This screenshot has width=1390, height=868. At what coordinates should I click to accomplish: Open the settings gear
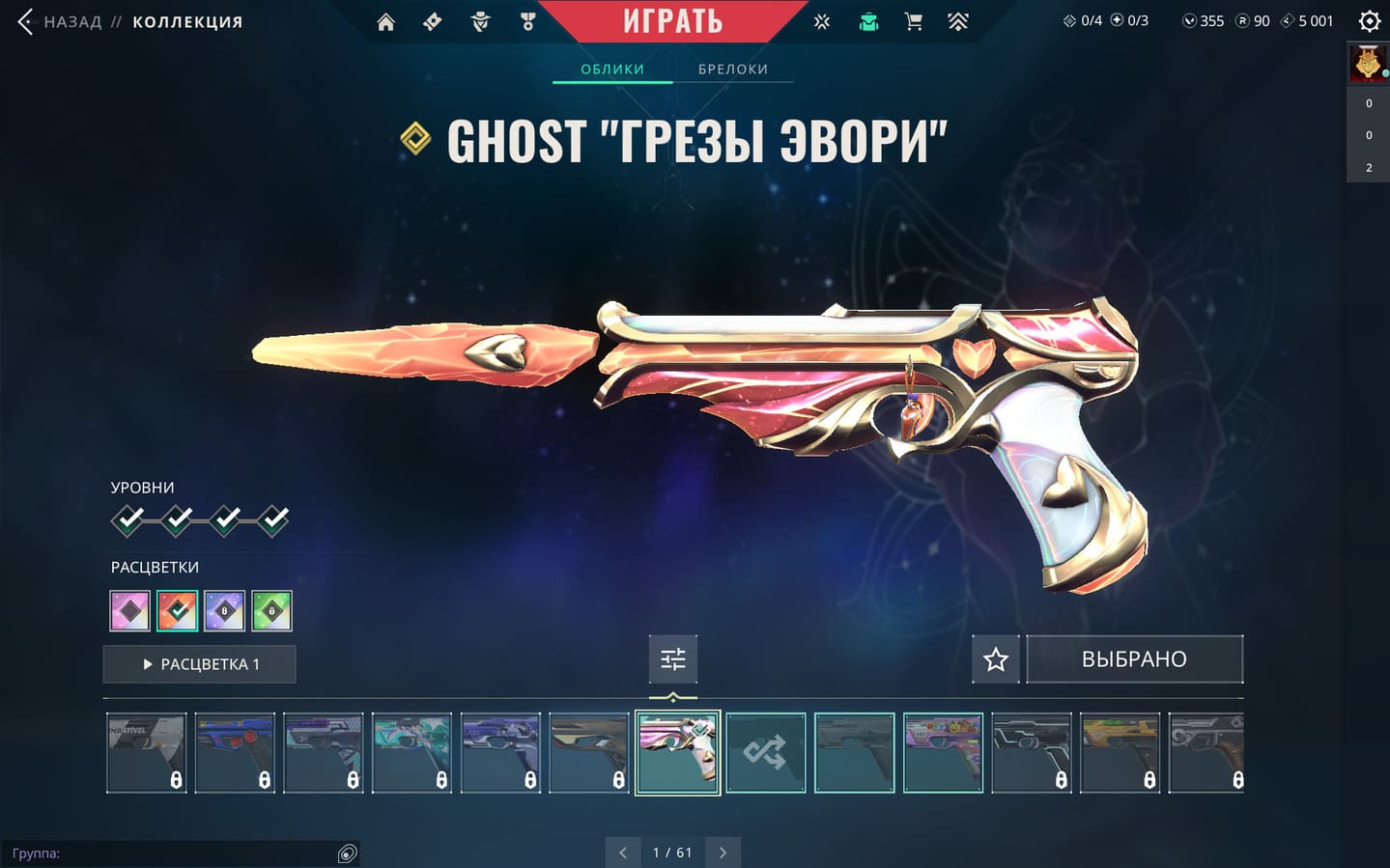1369,21
